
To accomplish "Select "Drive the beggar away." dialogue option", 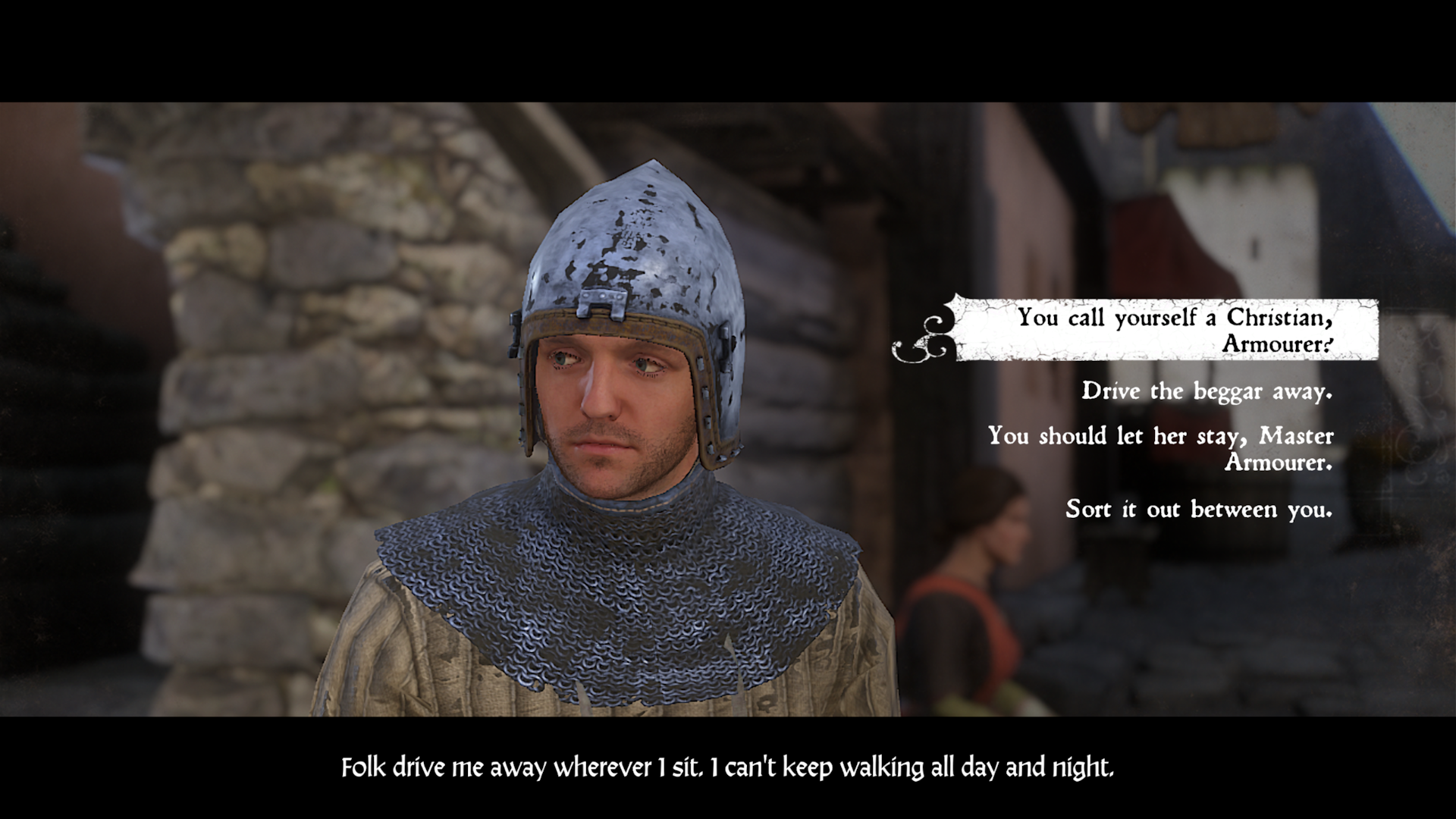I will [1207, 391].
